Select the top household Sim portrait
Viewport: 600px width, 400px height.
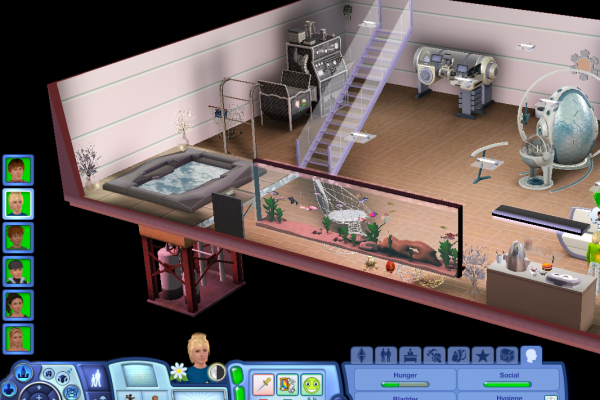[18, 170]
